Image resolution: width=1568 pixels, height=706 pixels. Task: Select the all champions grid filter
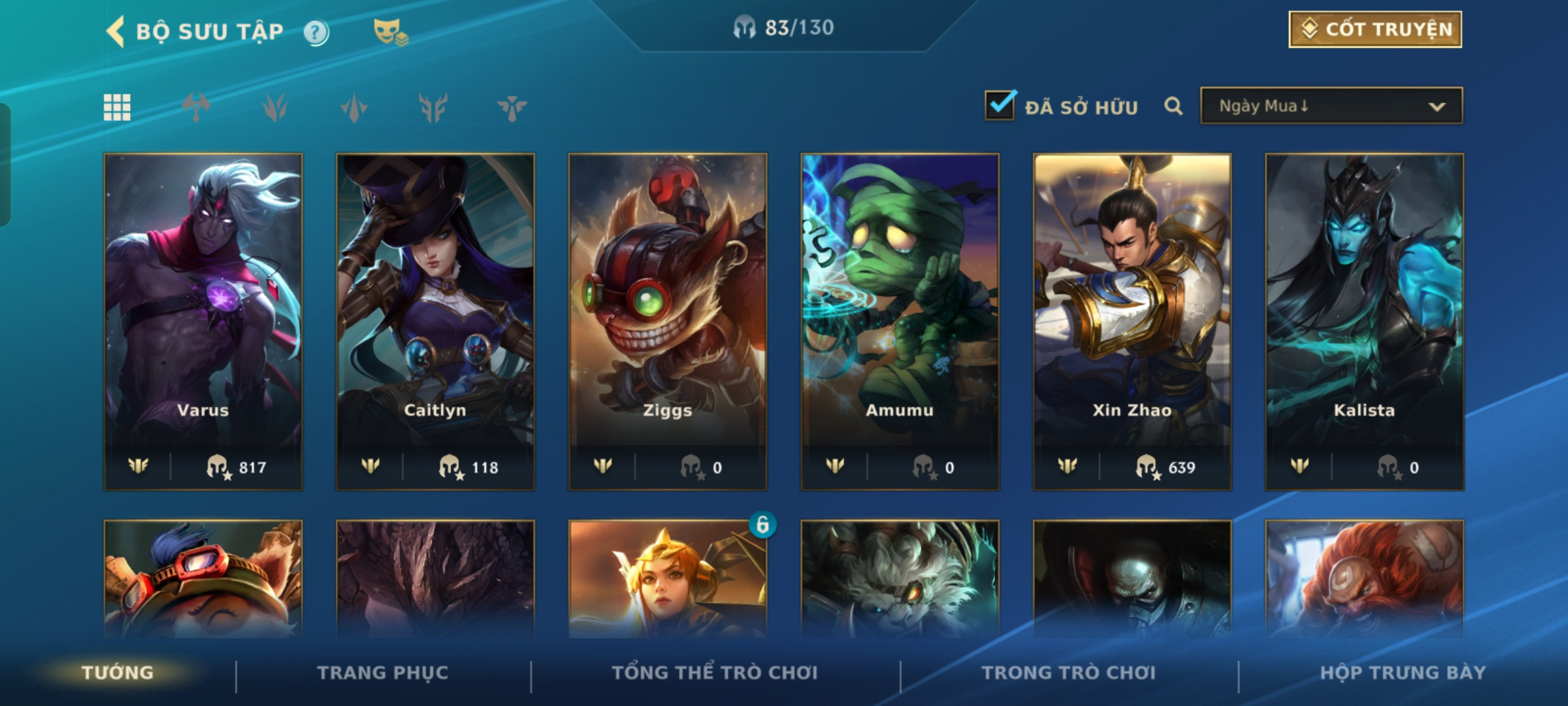[x=117, y=107]
